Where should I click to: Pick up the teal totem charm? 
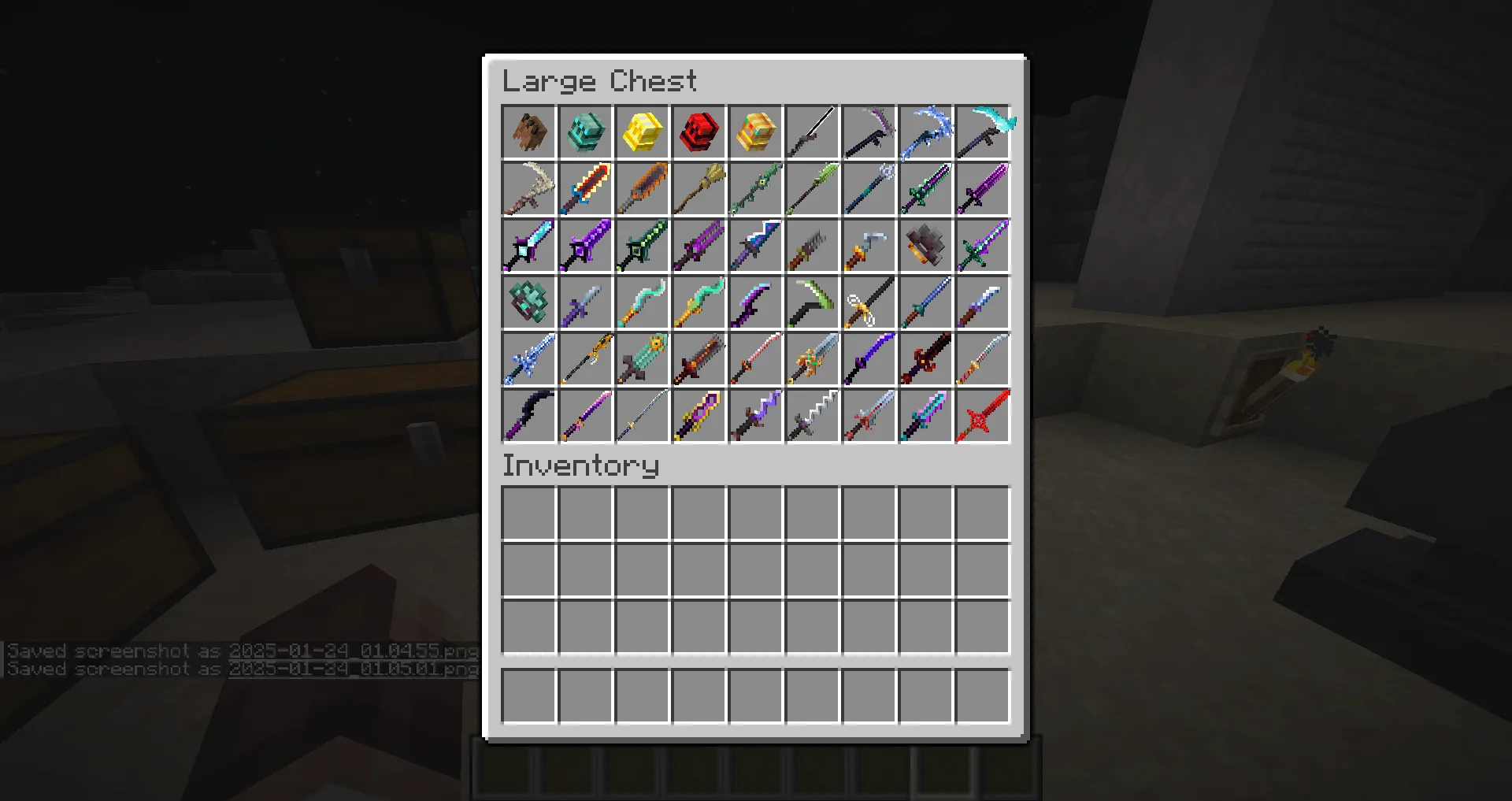coord(528,302)
